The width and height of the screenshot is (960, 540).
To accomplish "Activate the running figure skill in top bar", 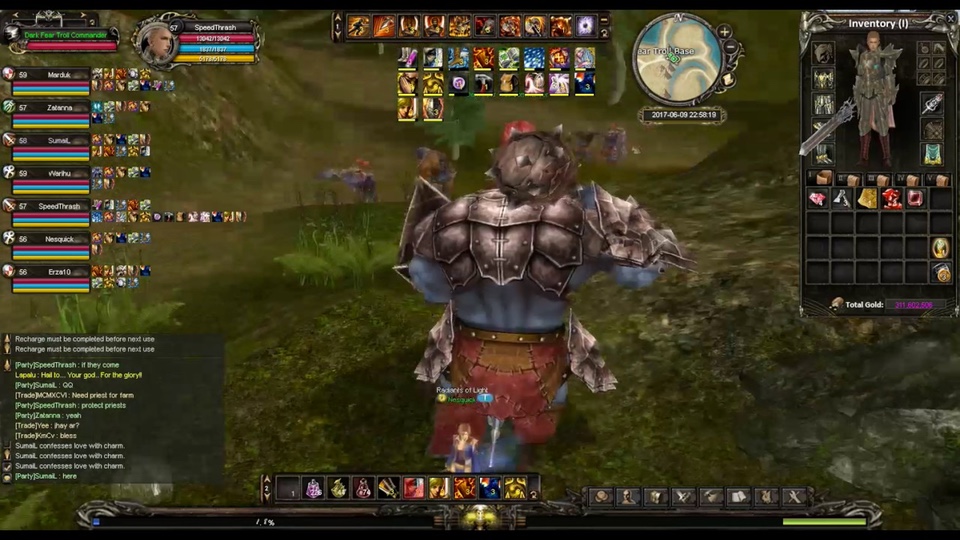I will pyautogui.click(x=359, y=26).
